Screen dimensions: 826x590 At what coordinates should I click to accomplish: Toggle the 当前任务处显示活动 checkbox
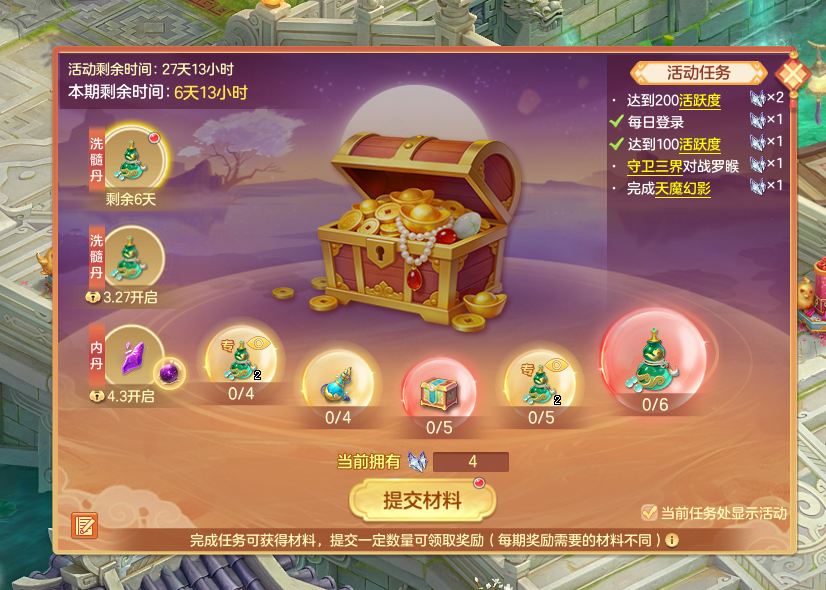click(x=650, y=513)
